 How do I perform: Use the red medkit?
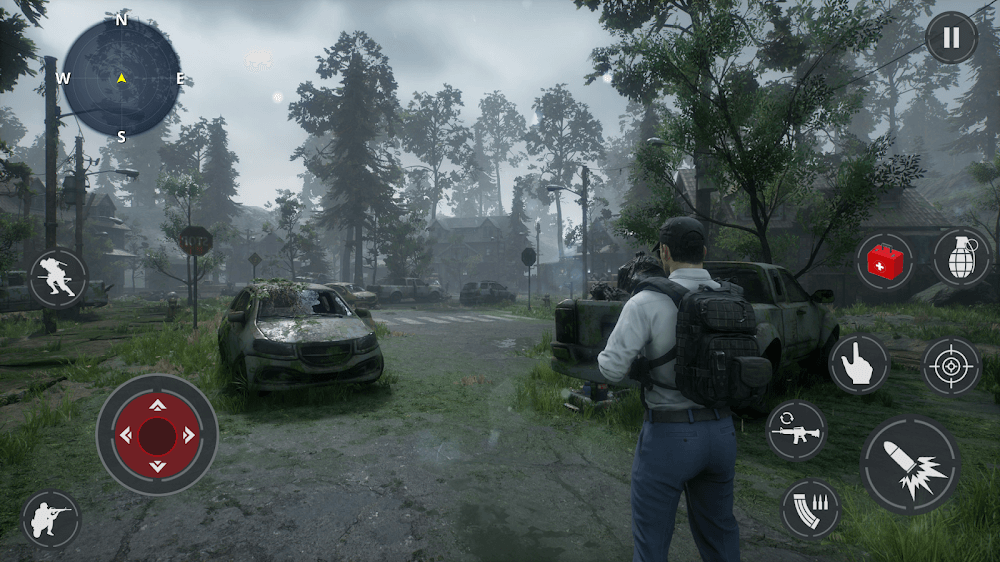click(885, 262)
